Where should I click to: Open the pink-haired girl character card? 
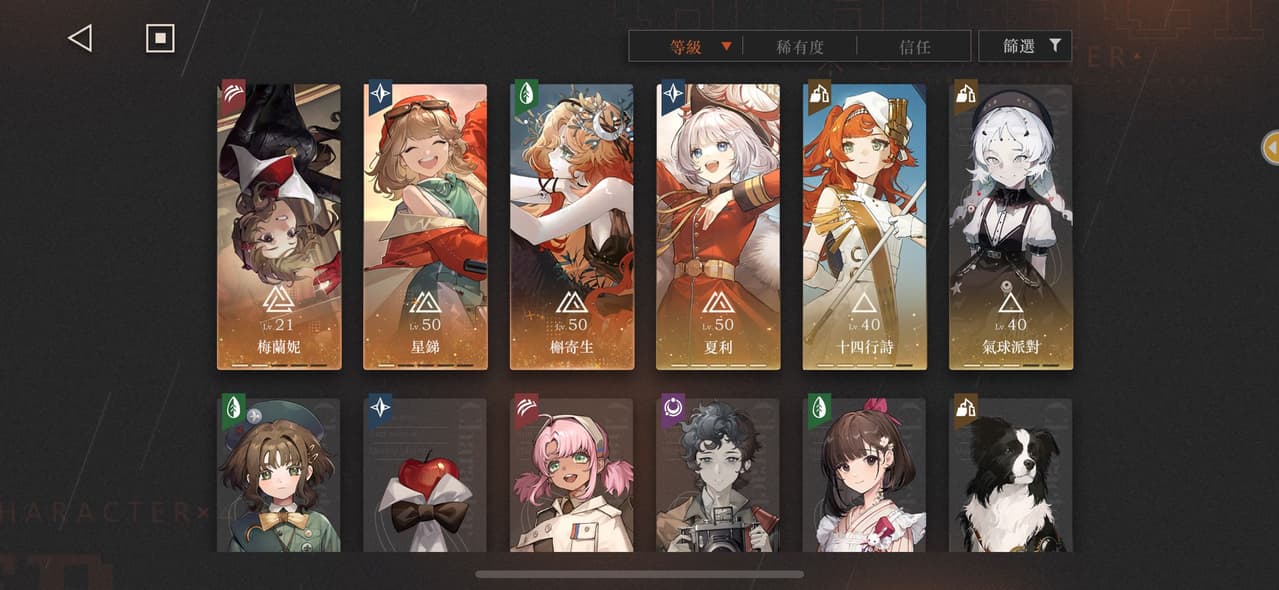(572, 475)
